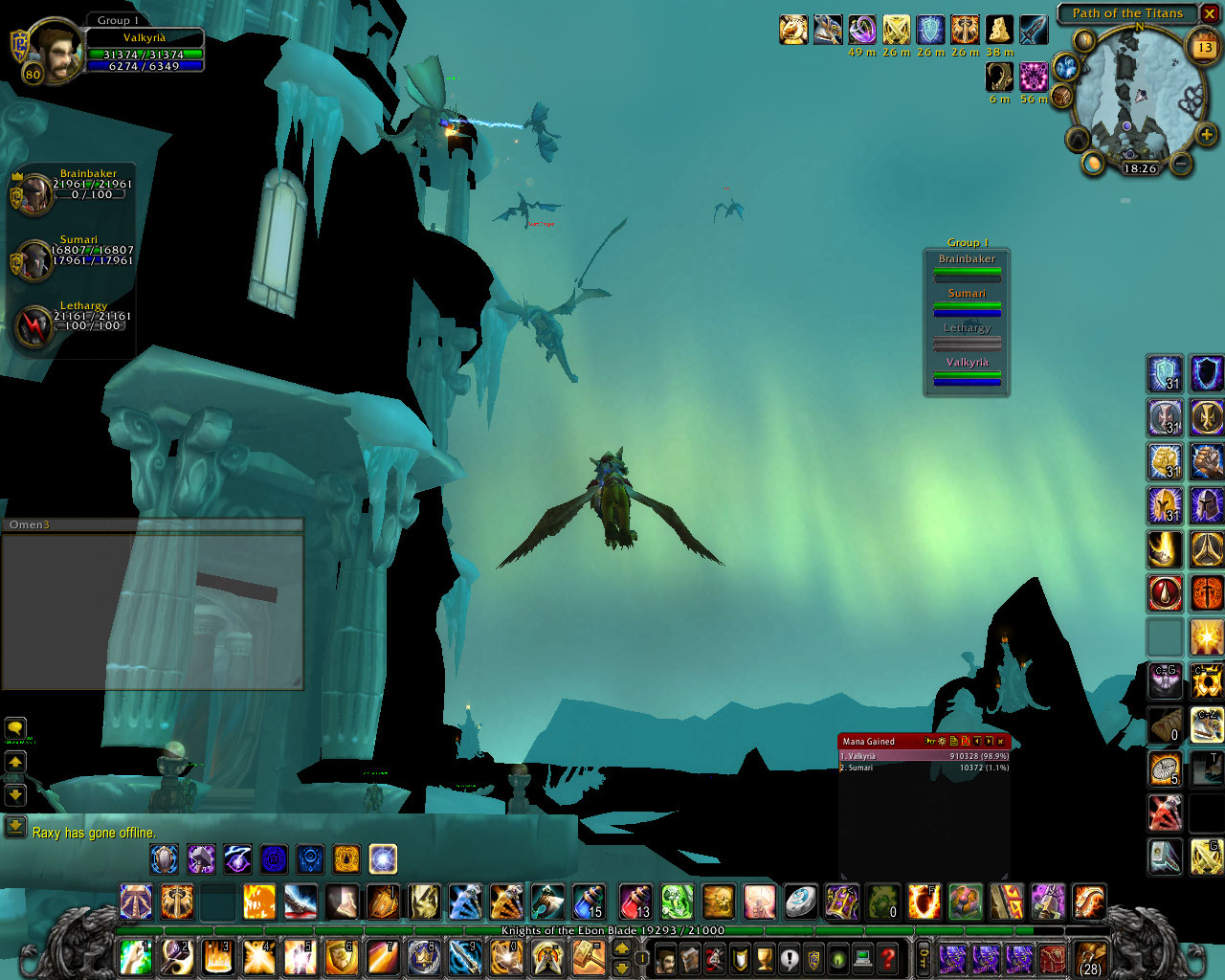Target party member Sumari's portrait
1225x980 pixels.
(36, 259)
